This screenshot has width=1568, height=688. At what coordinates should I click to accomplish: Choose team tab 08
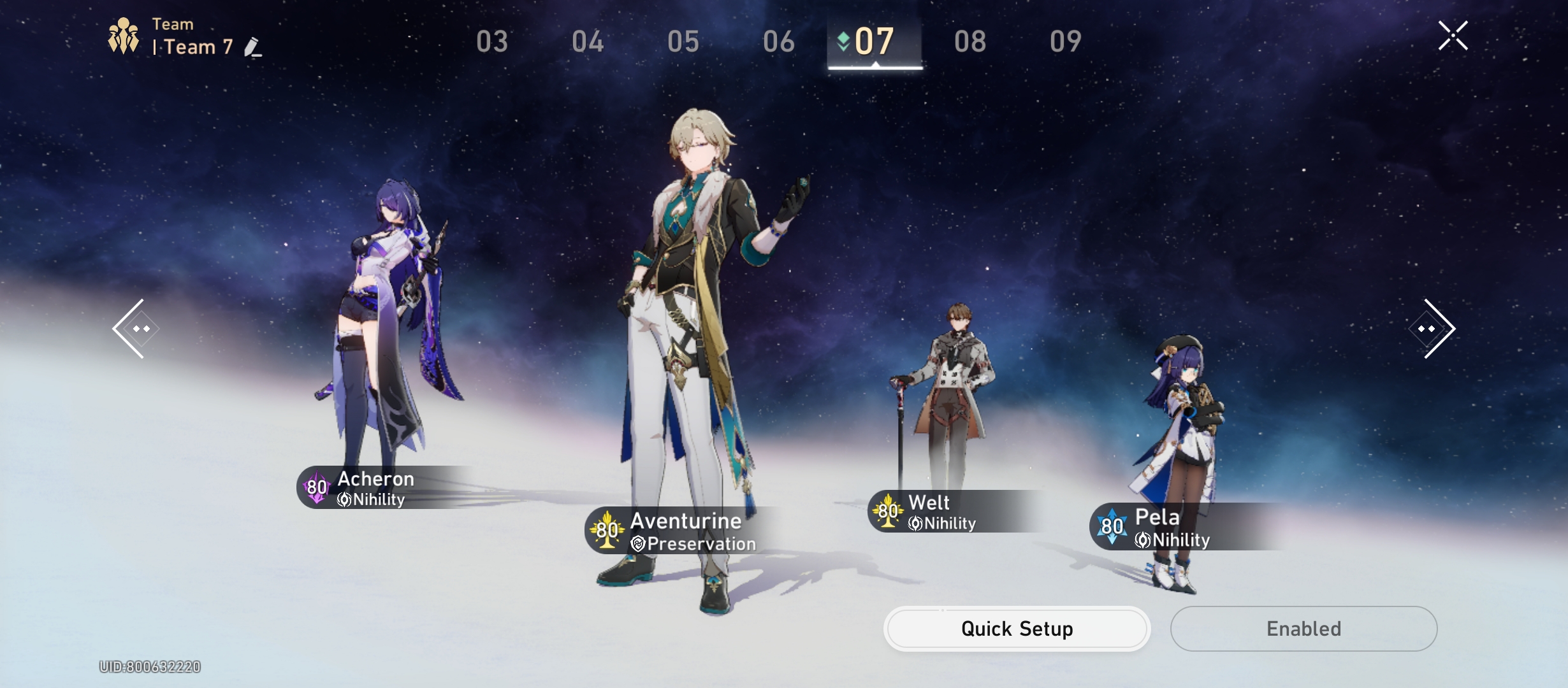tap(970, 42)
